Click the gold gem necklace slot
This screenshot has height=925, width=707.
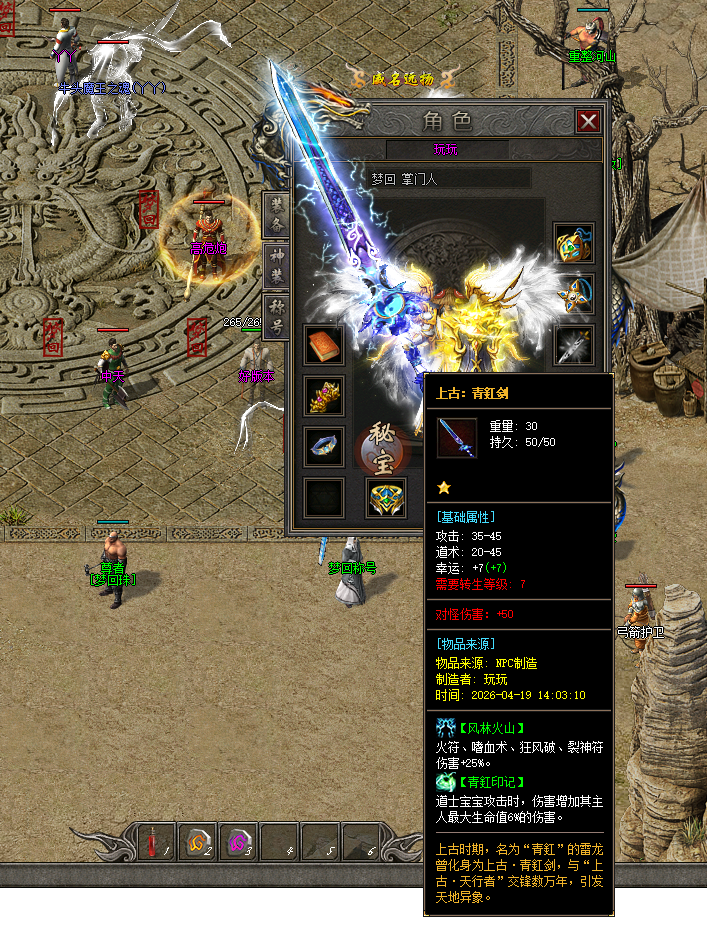click(x=574, y=243)
